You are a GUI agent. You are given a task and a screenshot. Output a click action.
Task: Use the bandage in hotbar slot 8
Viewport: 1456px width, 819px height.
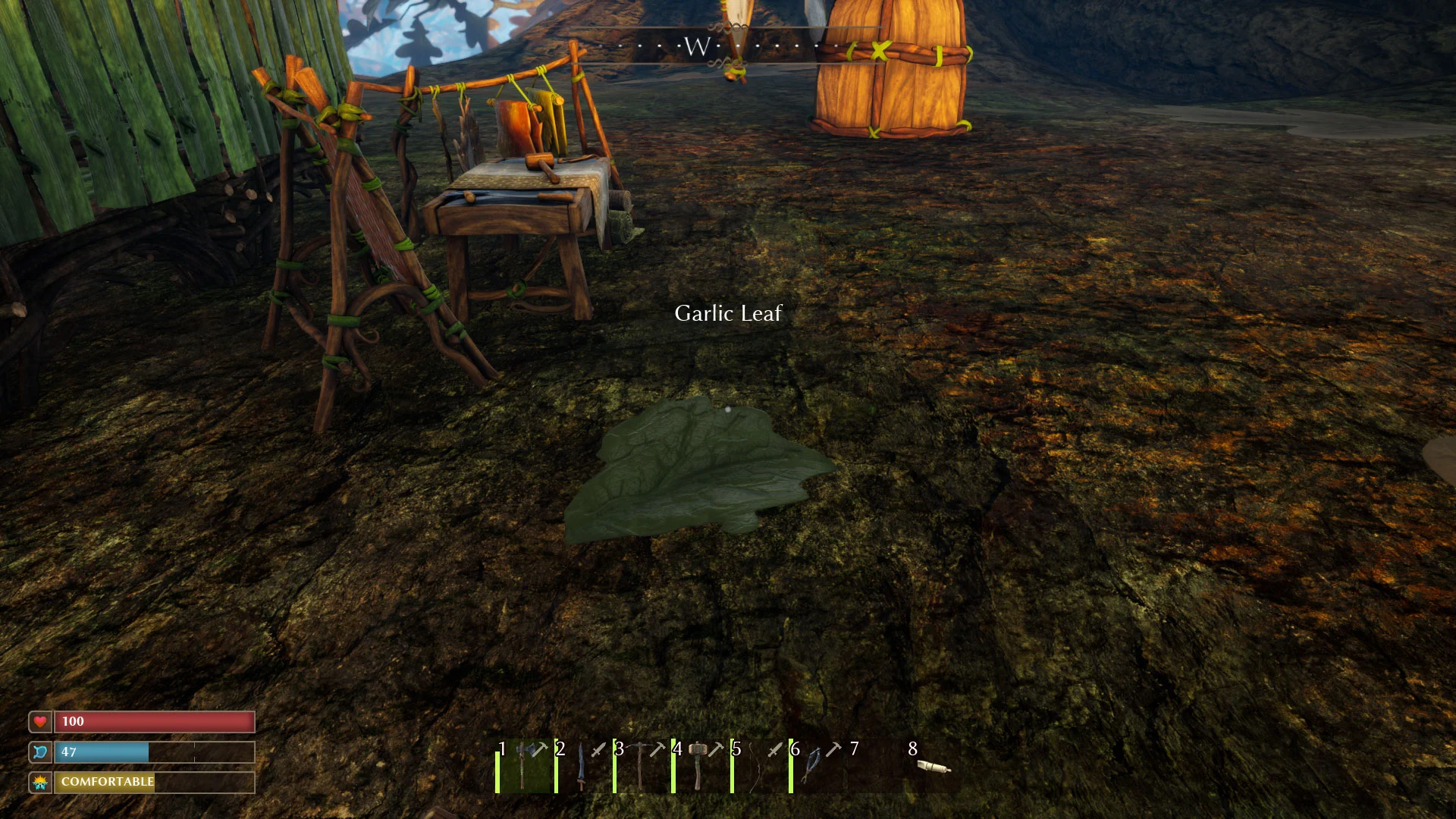[935, 767]
